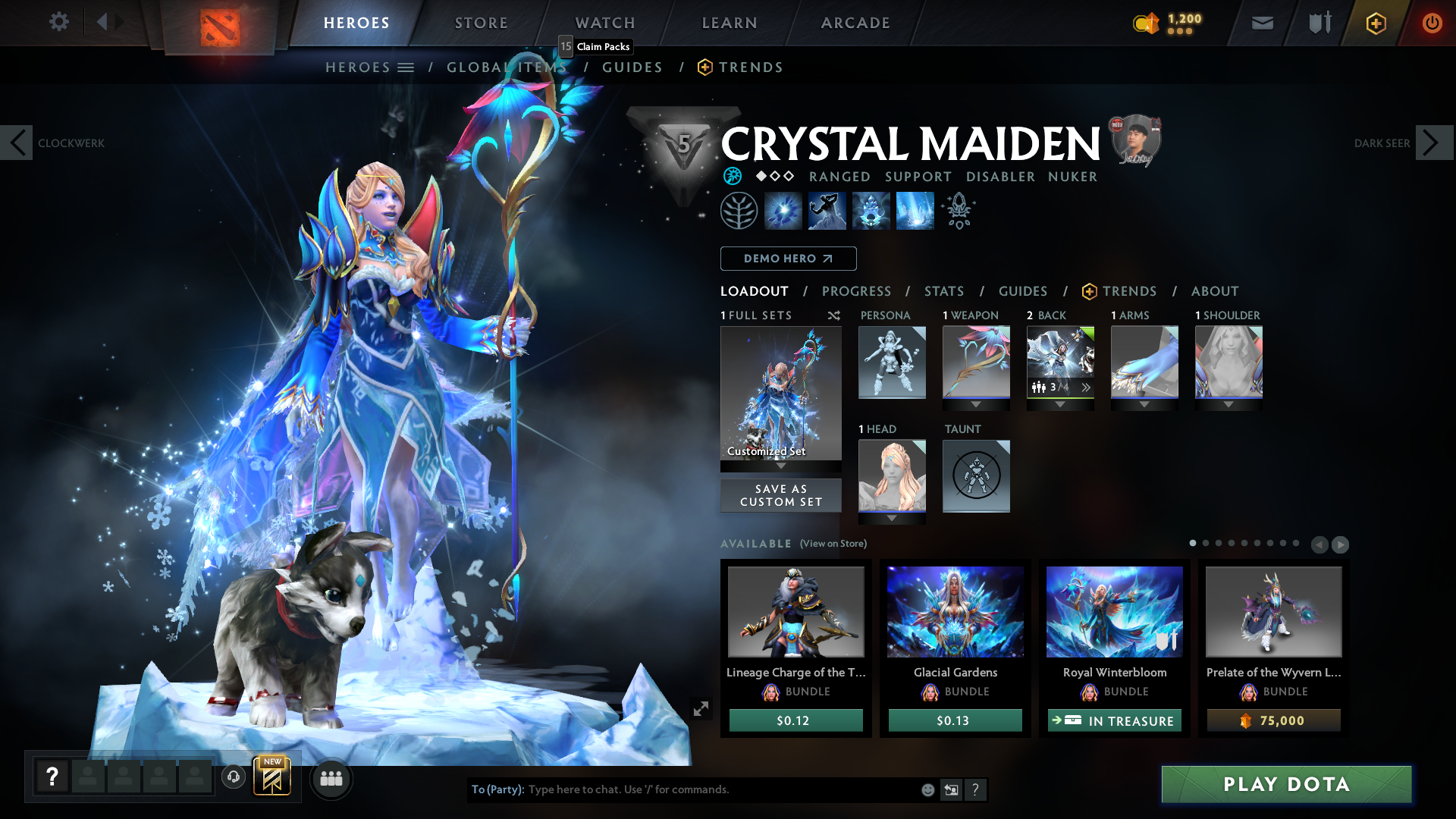Viewport: 1456px width, 819px height.
Task: Switch to the PROGRESS tab
Action: point(857,291)
